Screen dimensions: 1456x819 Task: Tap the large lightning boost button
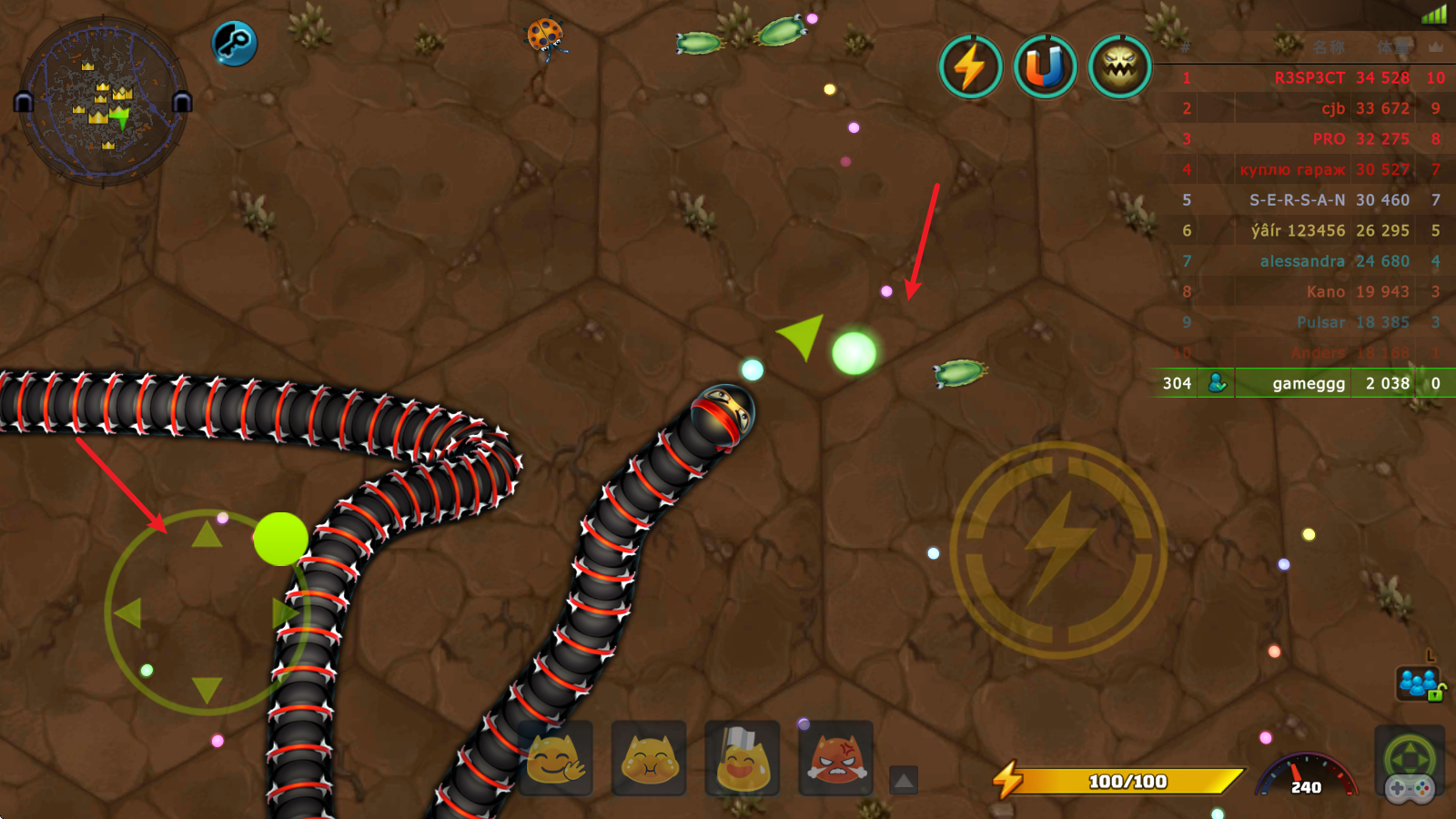point(1058,550)
